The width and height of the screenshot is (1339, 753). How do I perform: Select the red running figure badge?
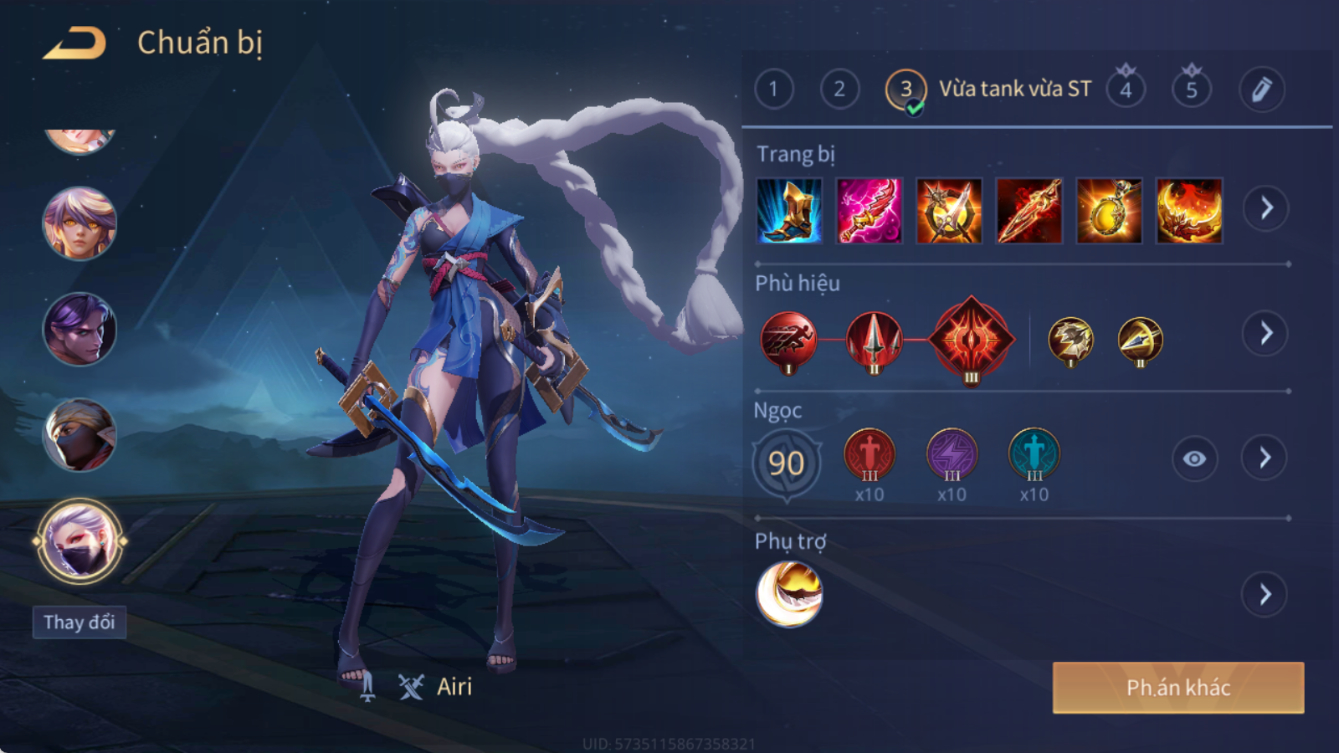click(788, 340)
